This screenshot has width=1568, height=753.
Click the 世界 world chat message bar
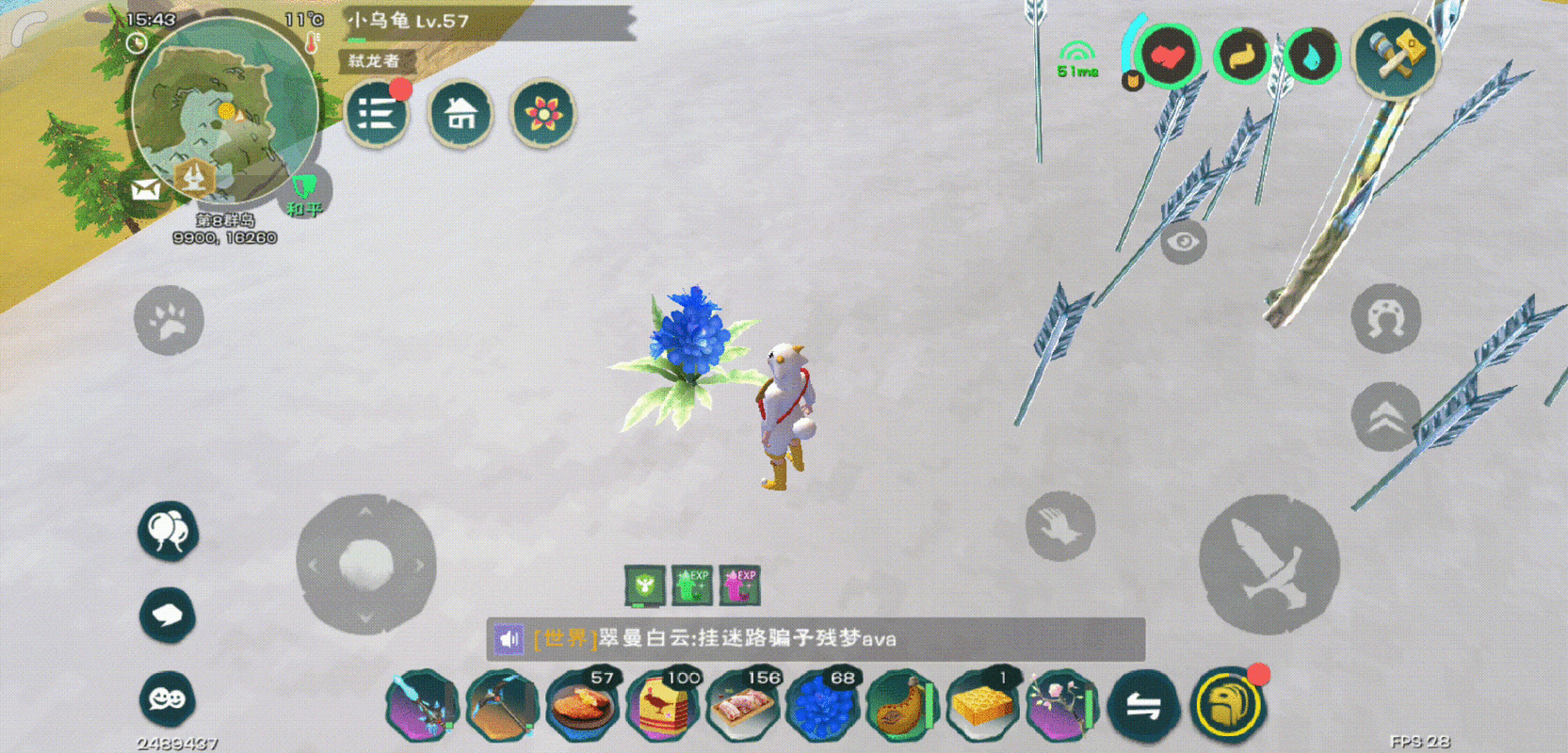point(816,639)
